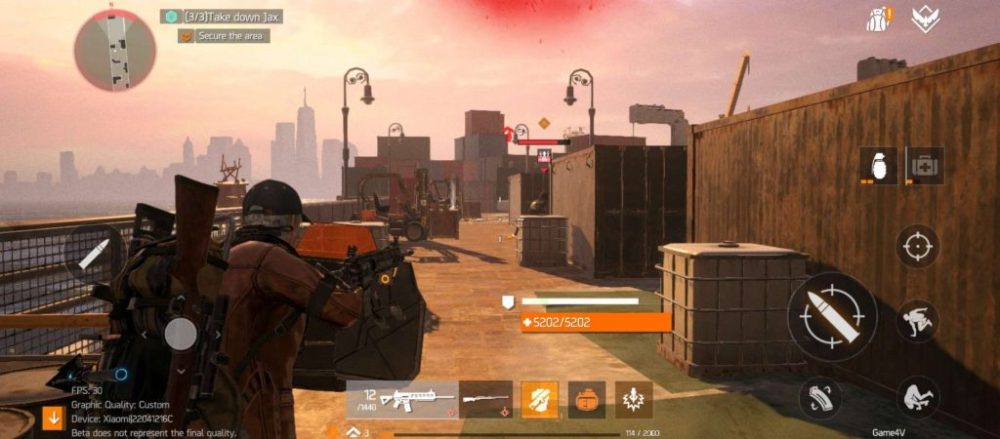1000x439 pixels.
Task: Tap the crouching figure button
Action: click(916, 397)
